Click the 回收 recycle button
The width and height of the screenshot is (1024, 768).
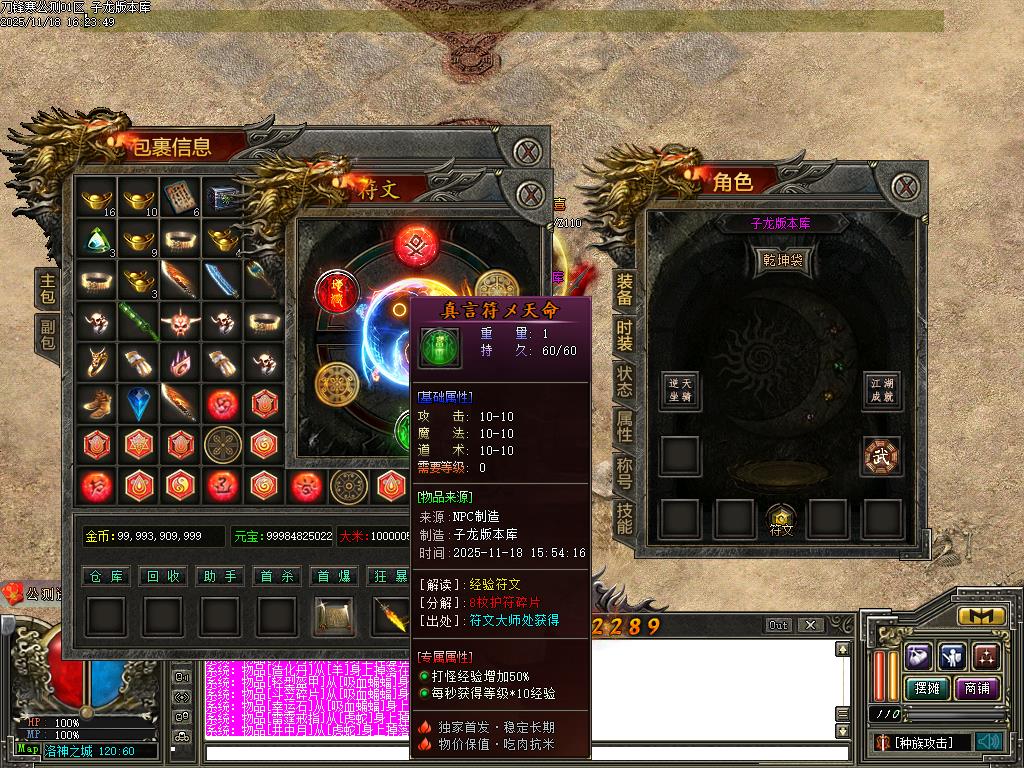(162, 576)
